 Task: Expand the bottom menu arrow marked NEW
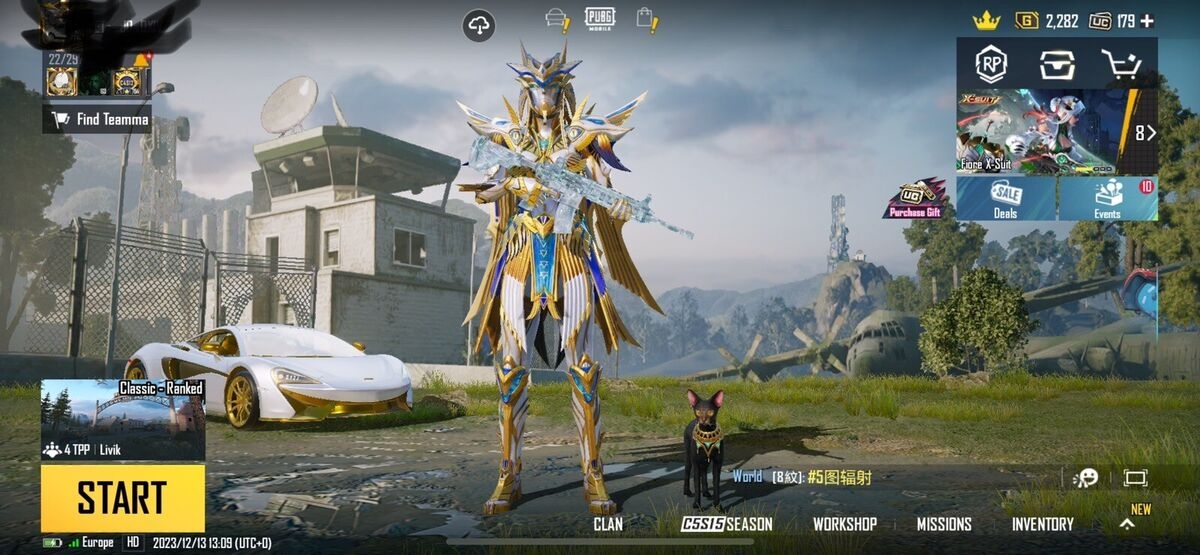[1127, 523]
